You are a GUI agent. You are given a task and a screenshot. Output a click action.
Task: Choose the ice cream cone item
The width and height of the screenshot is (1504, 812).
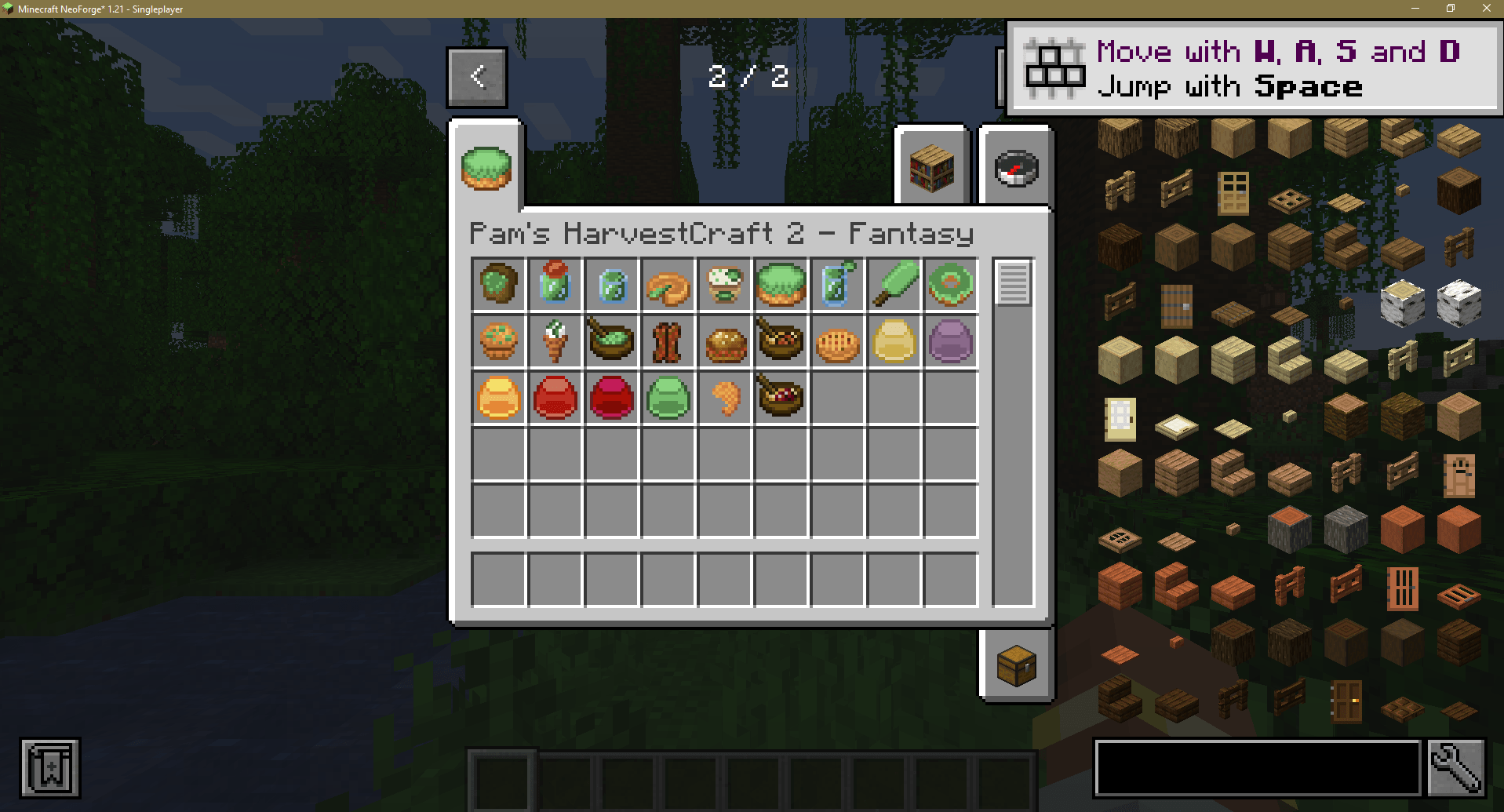tap(555, 341)
